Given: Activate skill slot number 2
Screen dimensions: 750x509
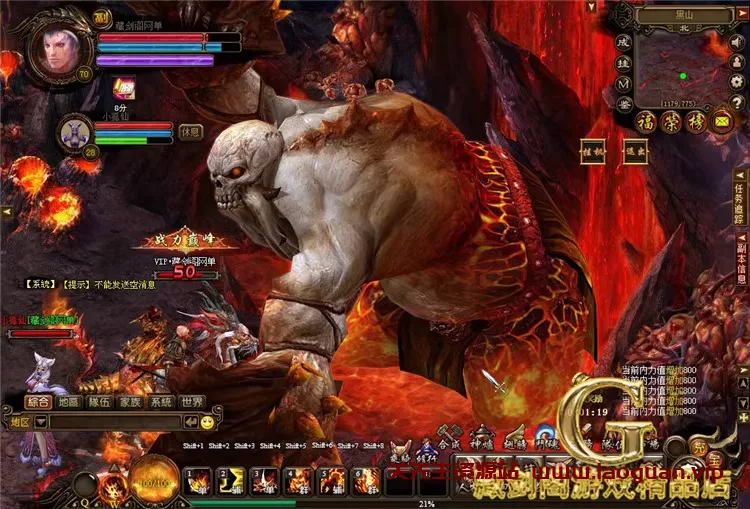Looking at the screenshot, I should pyautogui.click(x=232, y=480).
